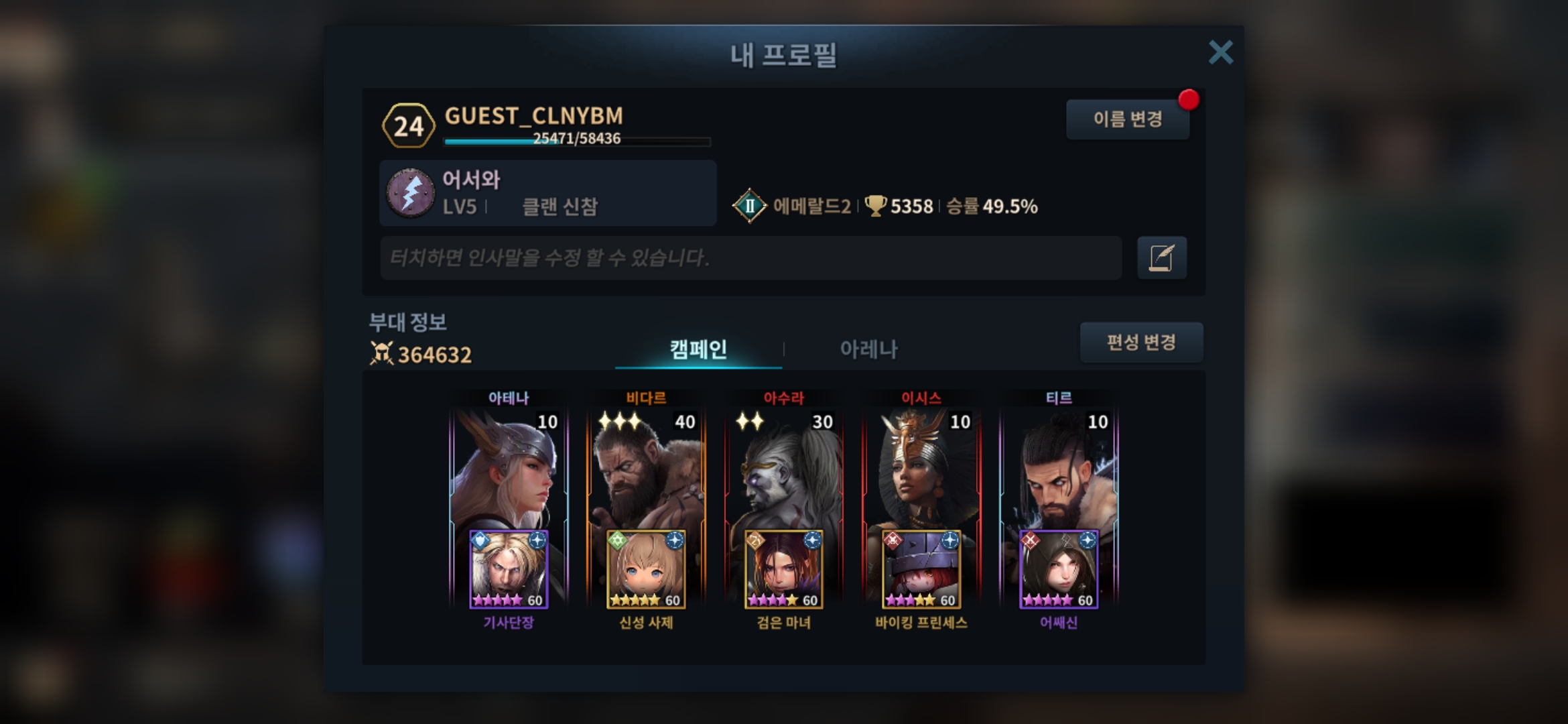Select the 티르 hero card
1568x724 pixels.
(1059, 469)
